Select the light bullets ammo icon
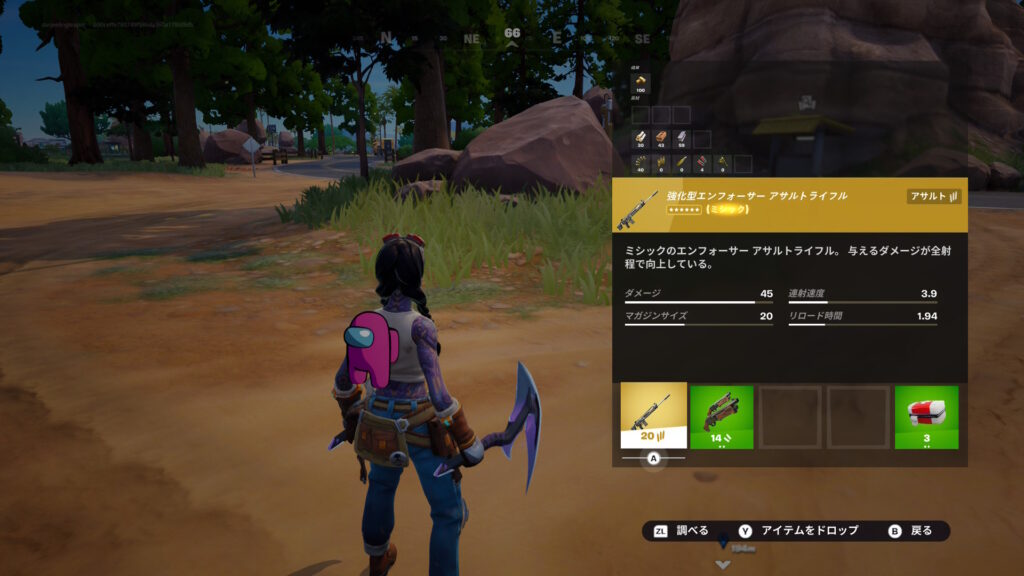 (641, 163)
